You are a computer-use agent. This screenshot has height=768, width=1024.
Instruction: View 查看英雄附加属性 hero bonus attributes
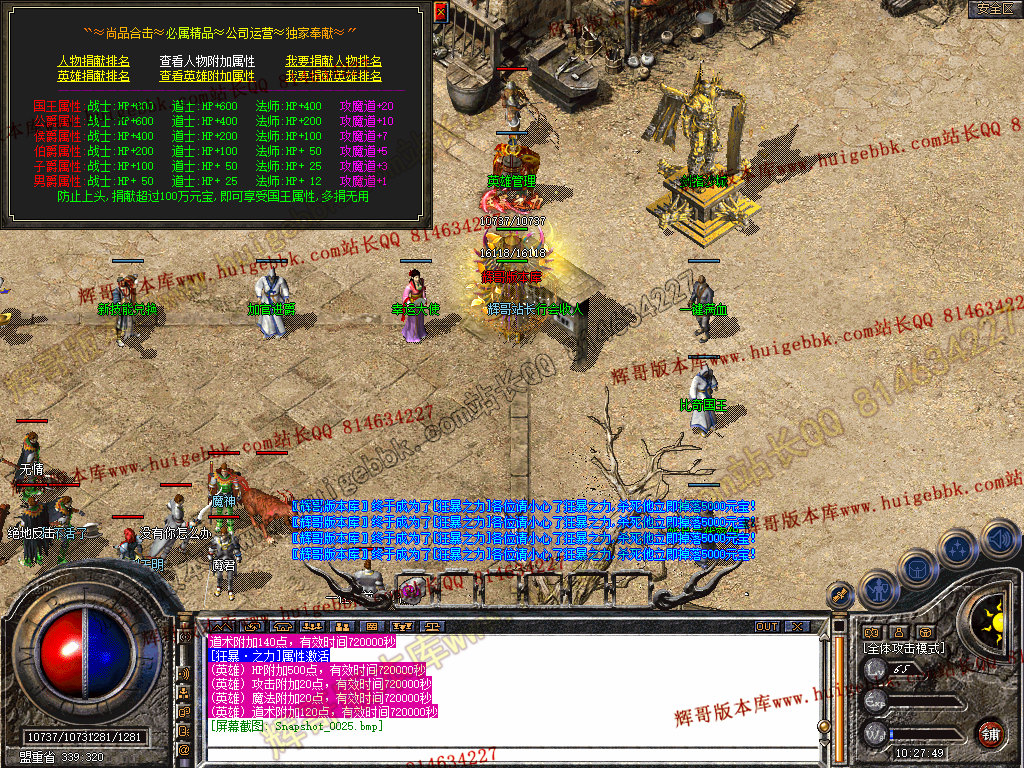[x=207, y=76]
